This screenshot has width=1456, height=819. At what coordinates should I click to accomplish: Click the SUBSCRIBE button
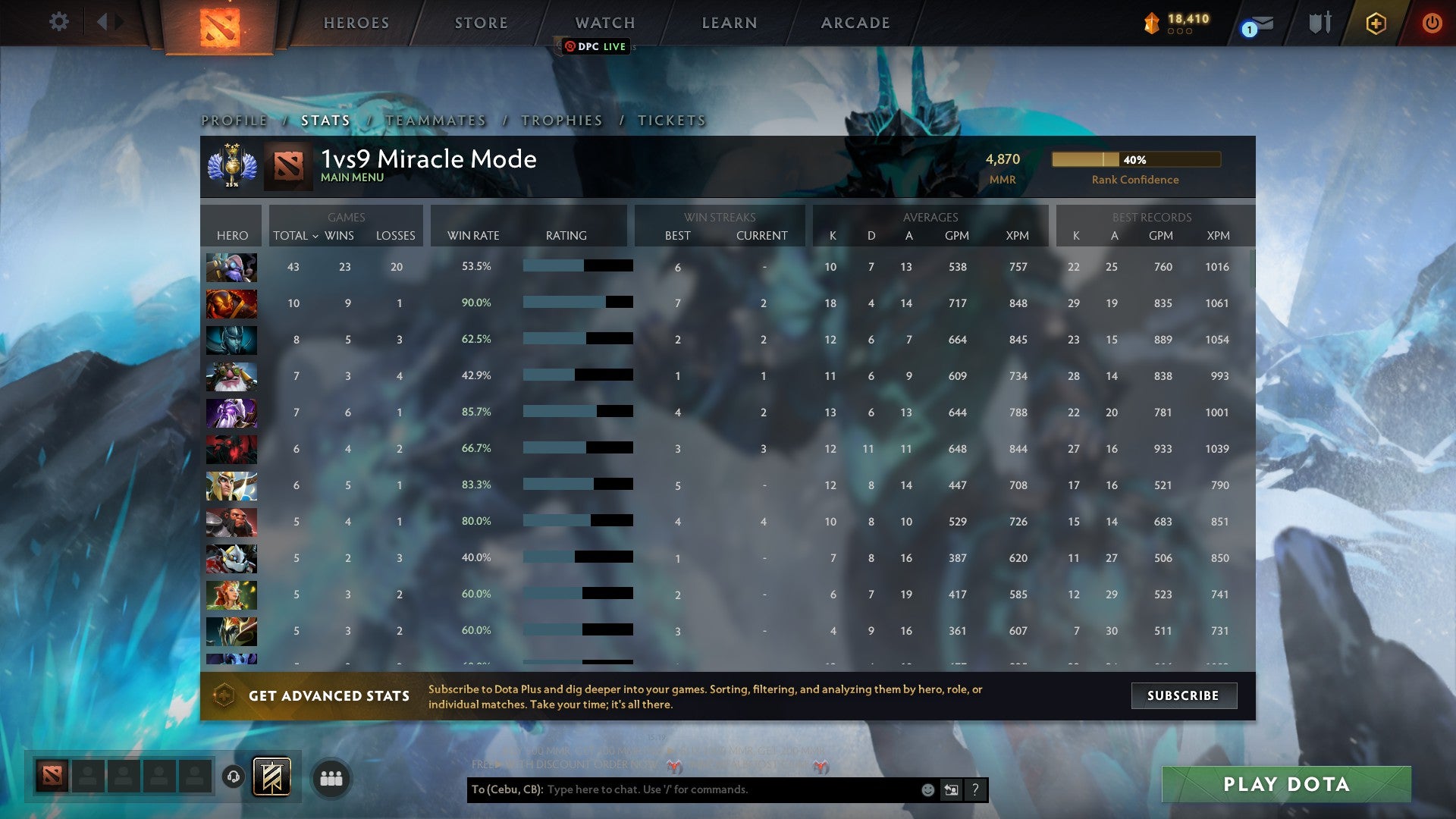point(1183,695)
